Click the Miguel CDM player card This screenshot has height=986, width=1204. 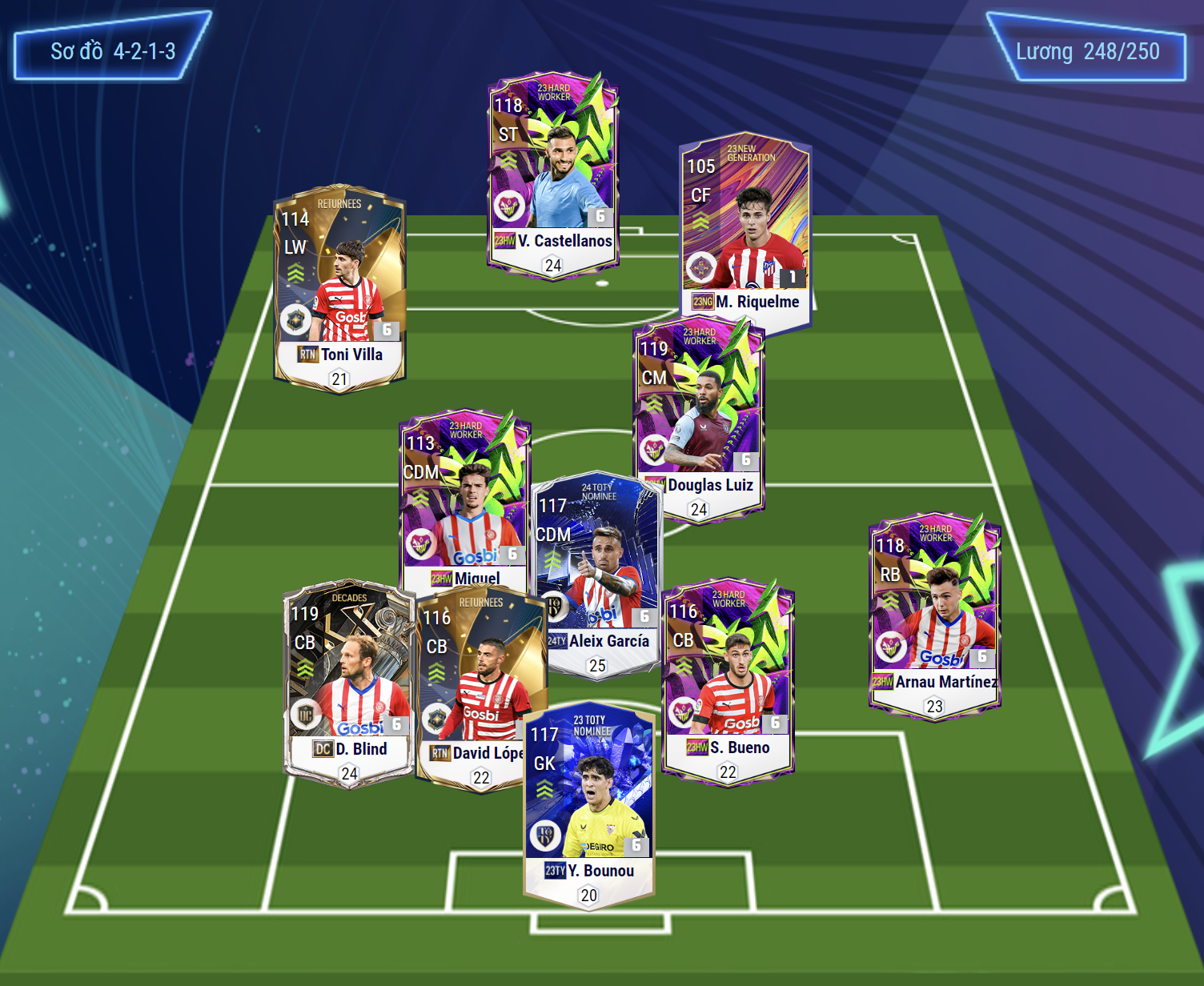click(x=463, y=496)
